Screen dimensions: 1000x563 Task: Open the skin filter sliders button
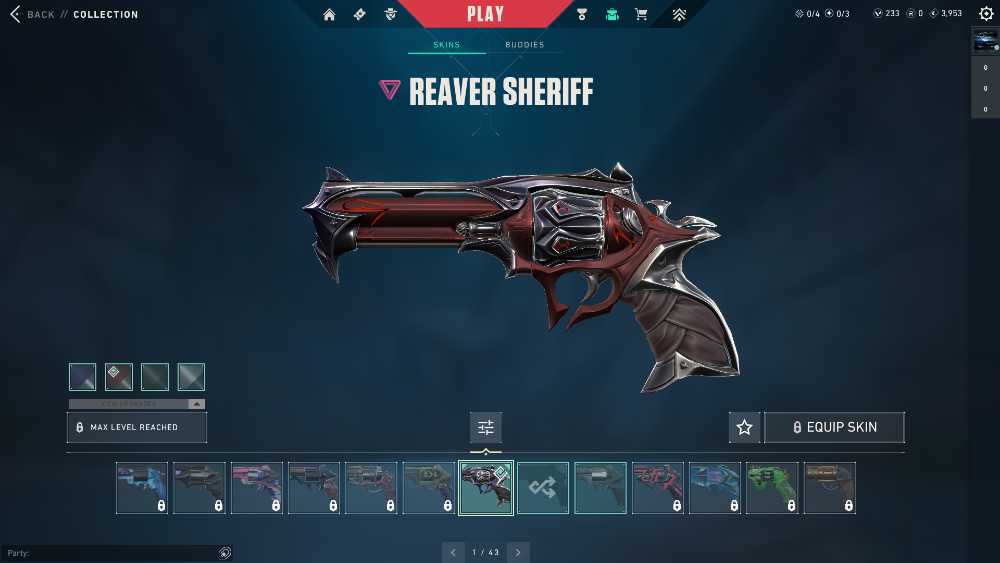[486, 428]
